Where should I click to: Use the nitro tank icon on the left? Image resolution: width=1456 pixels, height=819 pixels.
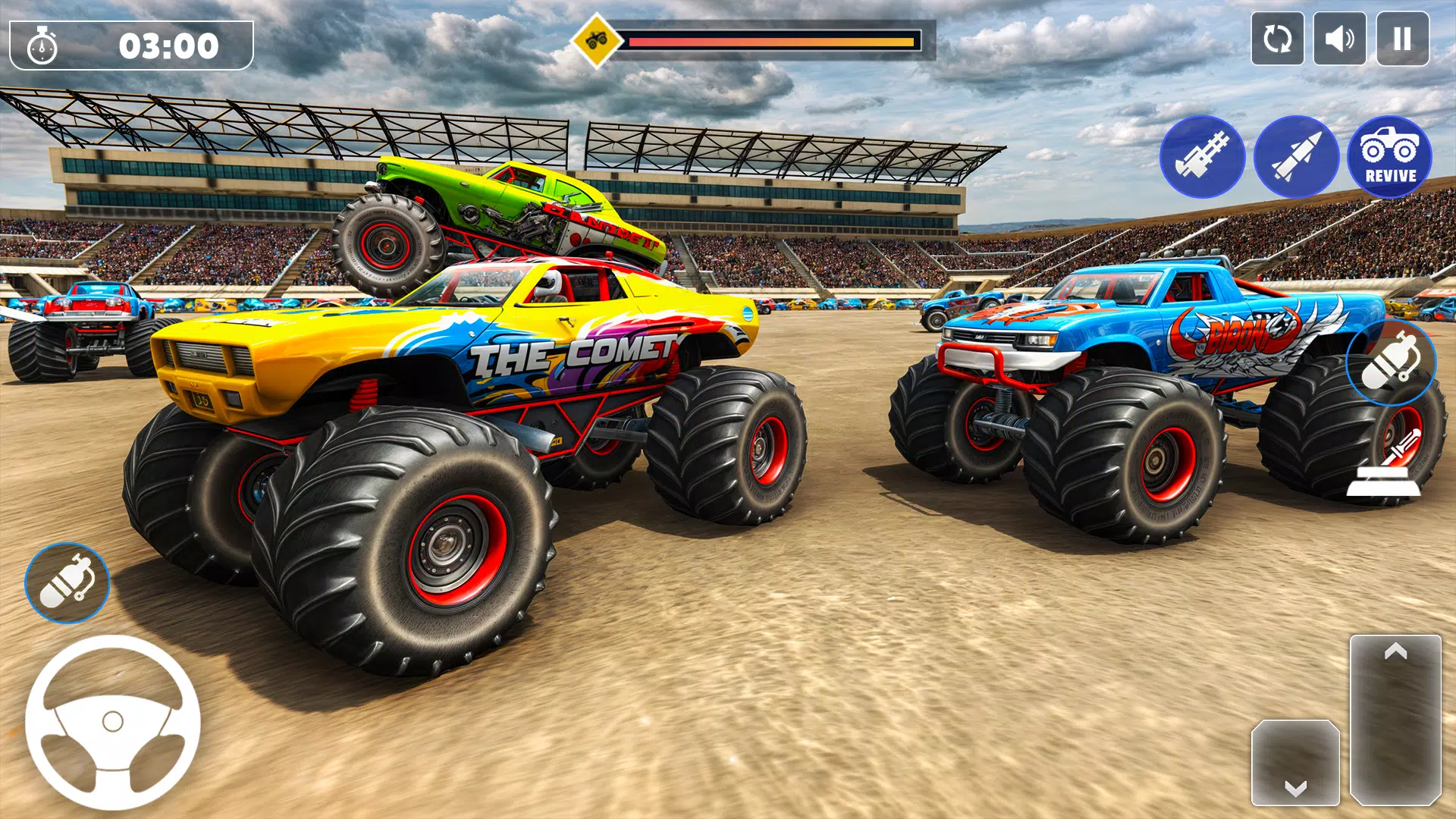point(68,582)
